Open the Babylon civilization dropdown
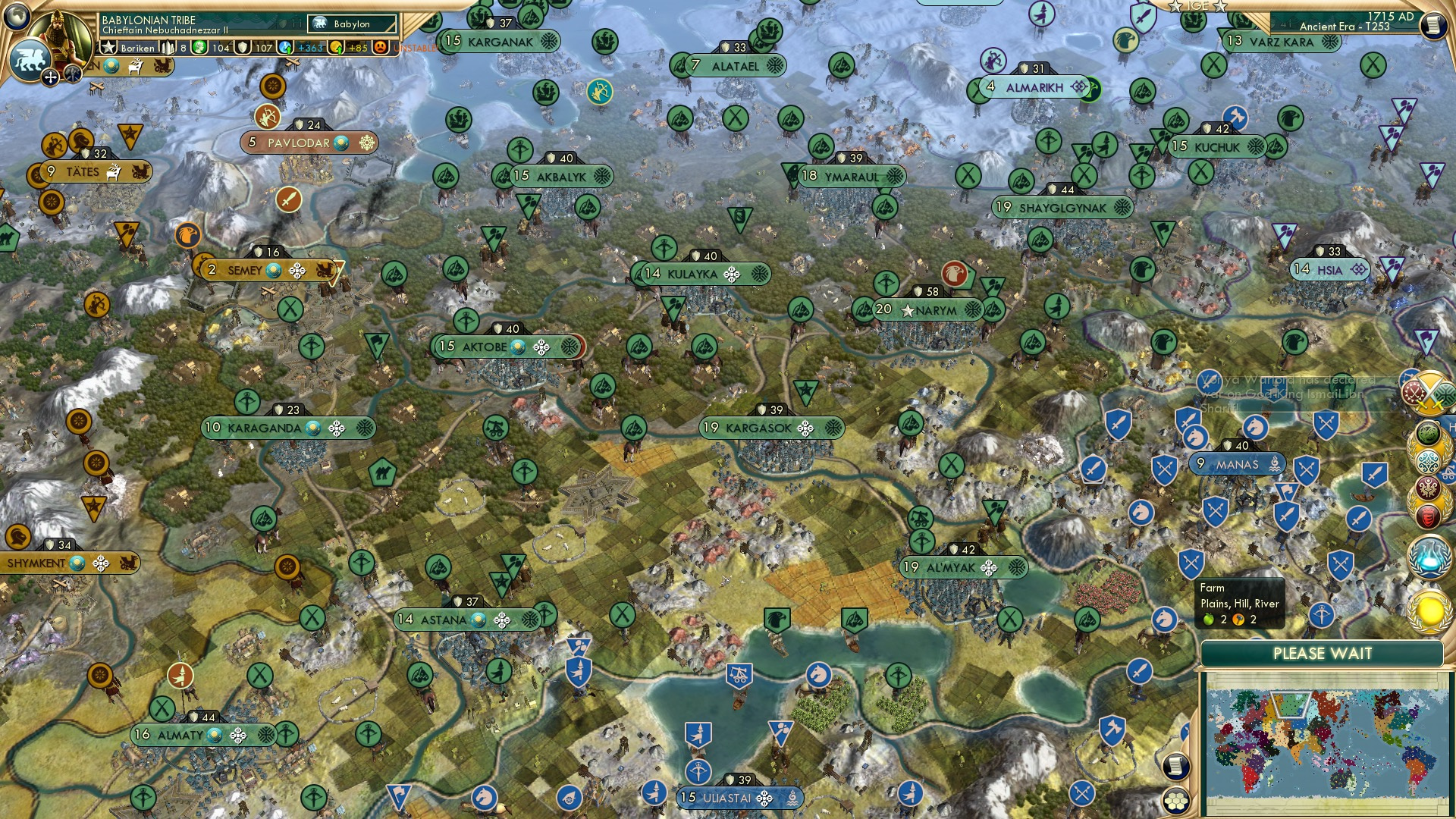This screenshot has width=1456, height=819. point(350,24)
